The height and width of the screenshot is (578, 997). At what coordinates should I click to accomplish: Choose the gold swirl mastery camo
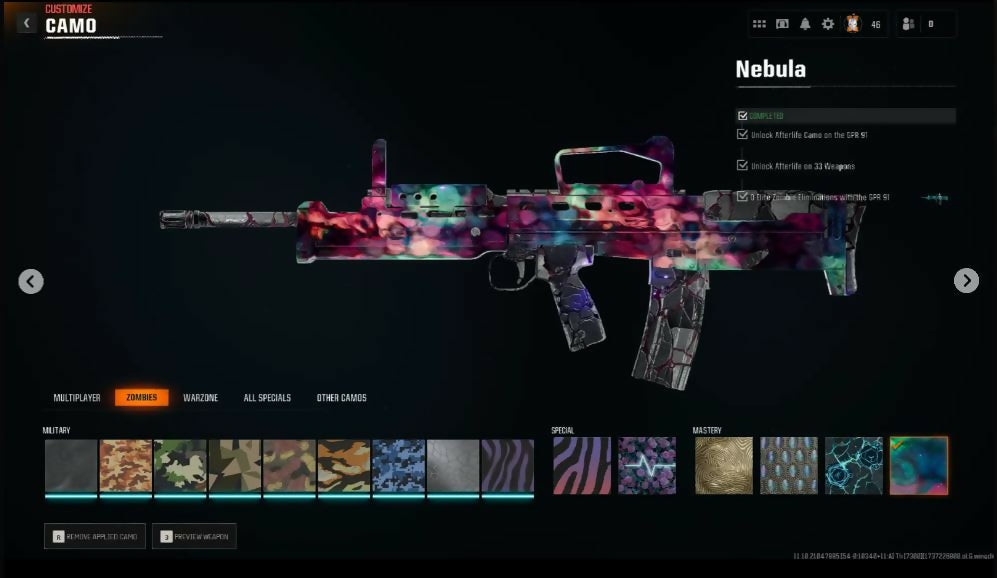point(724,466)
